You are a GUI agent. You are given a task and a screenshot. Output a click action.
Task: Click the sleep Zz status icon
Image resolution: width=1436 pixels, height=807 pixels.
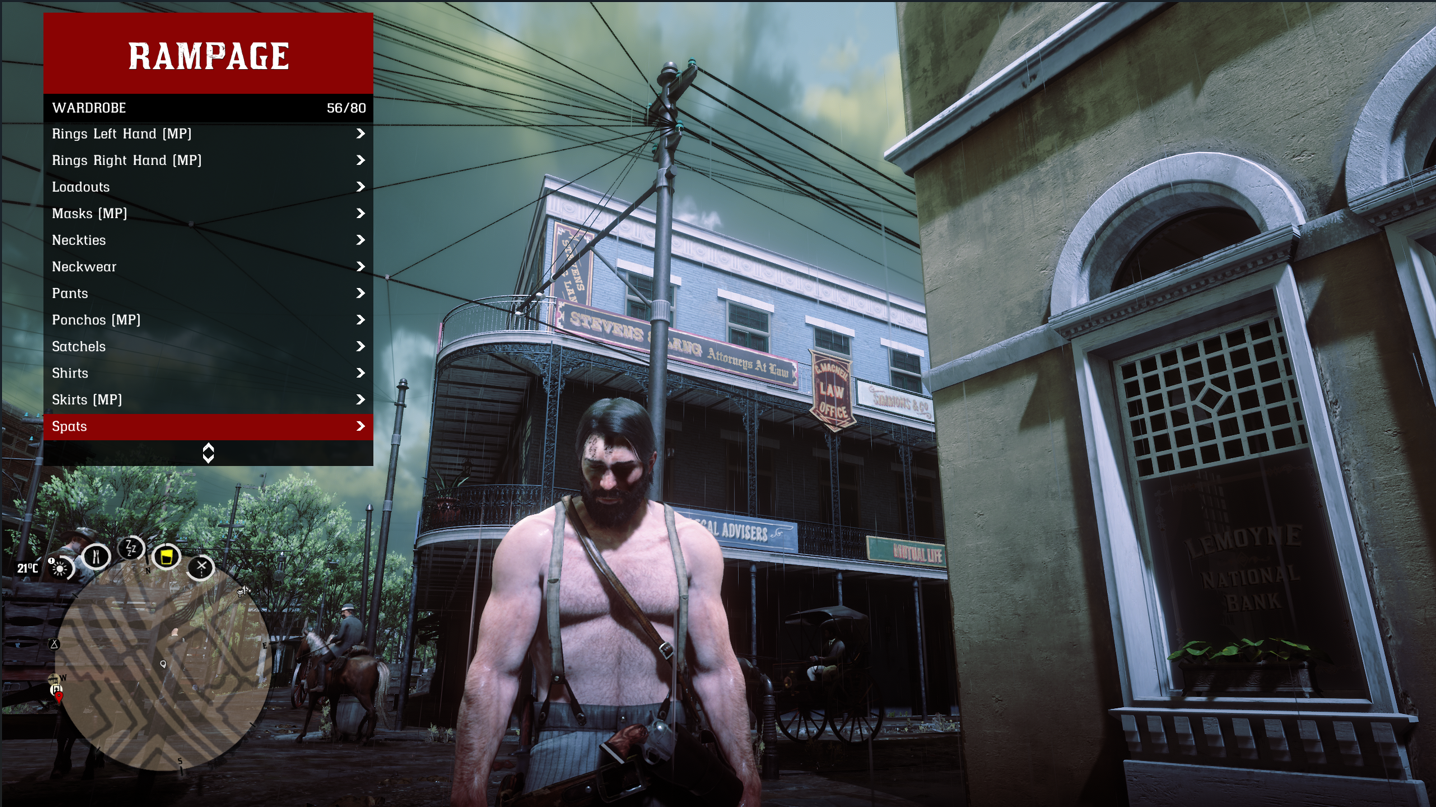point(131,548)
